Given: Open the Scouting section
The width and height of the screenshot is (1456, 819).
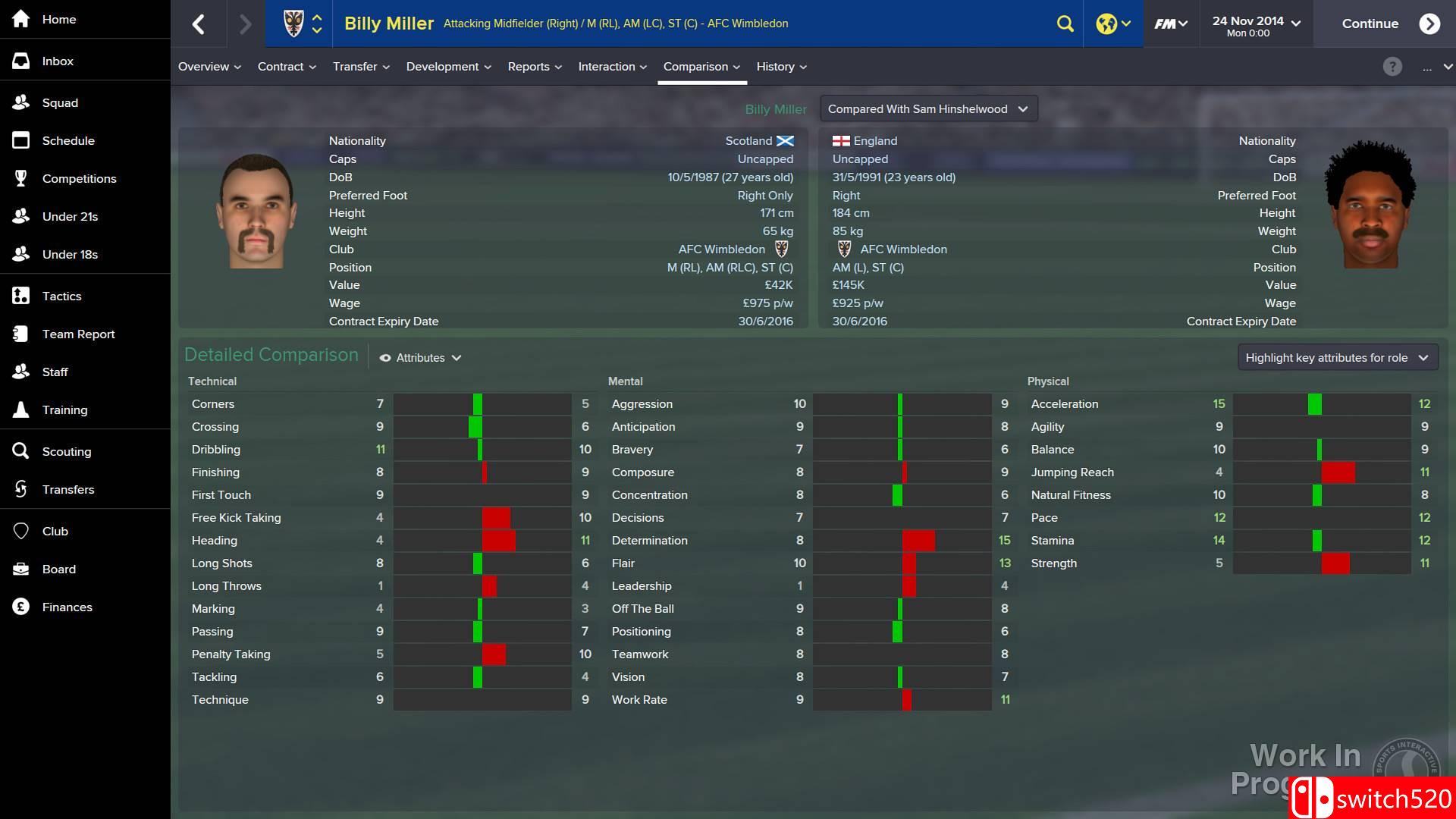Looking at the screenshot, I should click(67, 451).
